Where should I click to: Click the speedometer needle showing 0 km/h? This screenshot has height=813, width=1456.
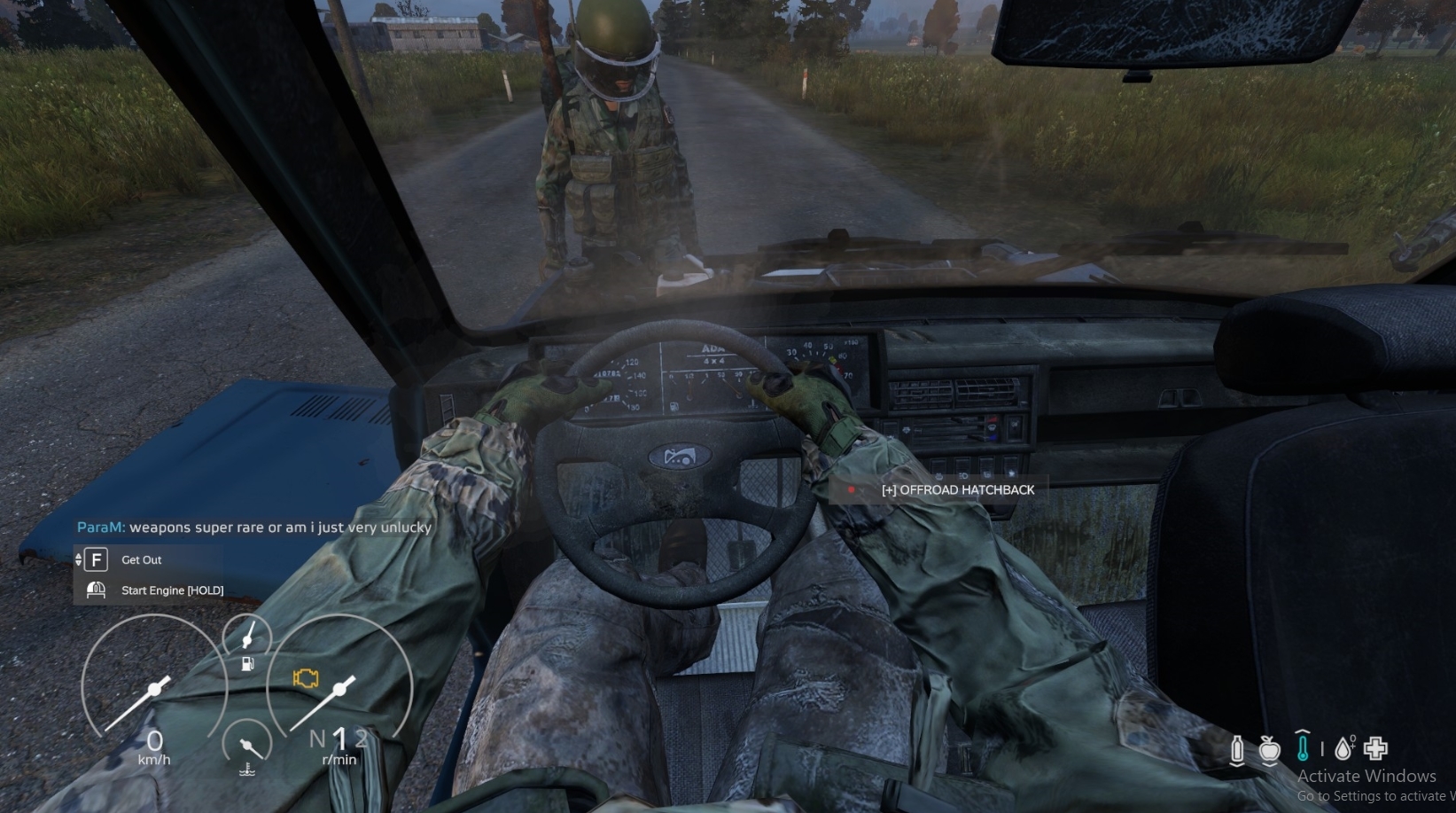pos(155,689)
